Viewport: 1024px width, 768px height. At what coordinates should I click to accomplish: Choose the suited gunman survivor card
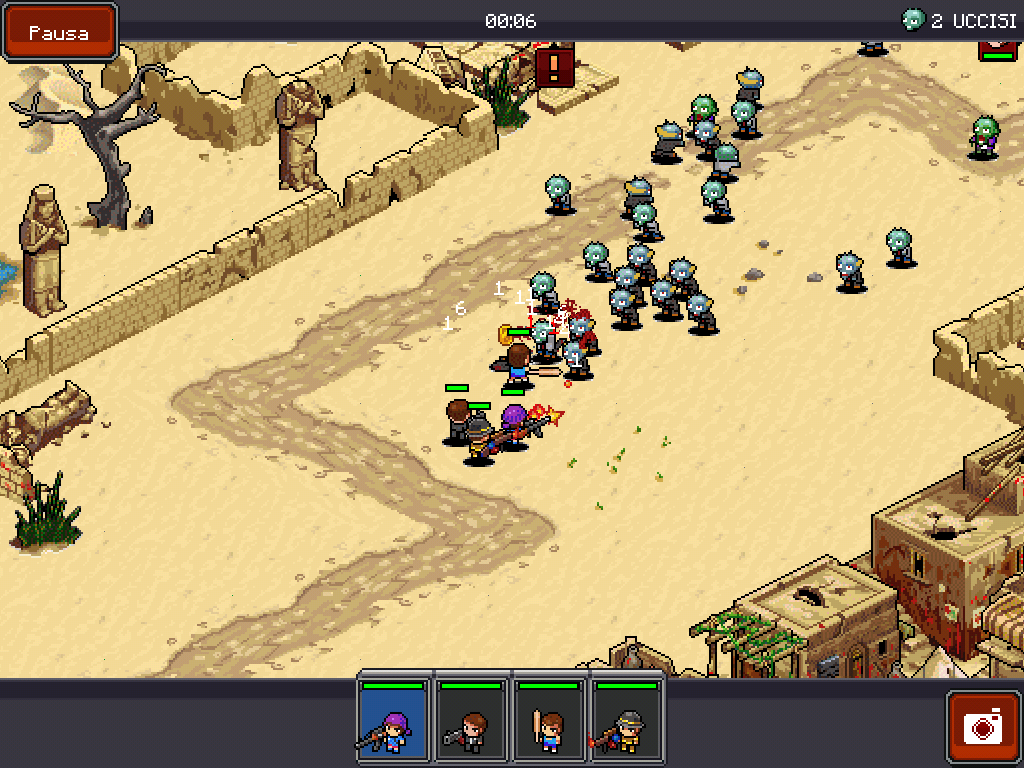click(x=471, y=721)
